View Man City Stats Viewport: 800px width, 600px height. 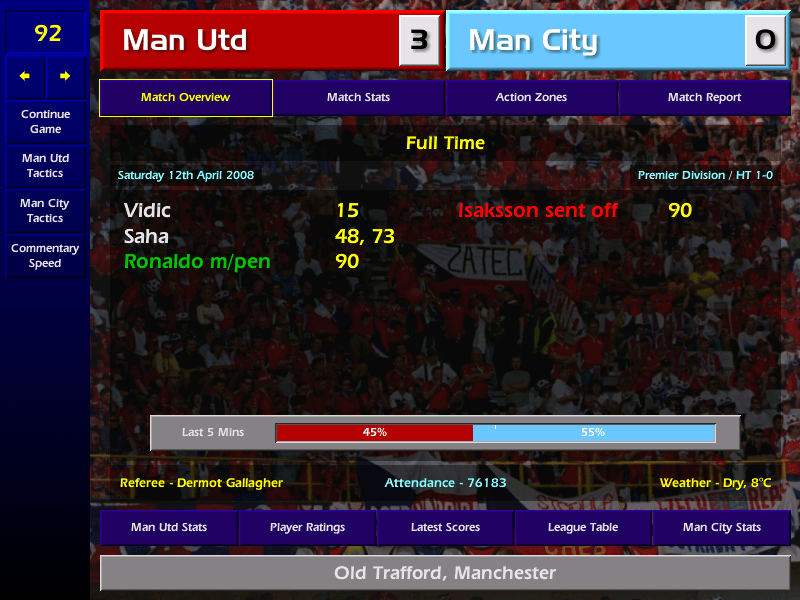[x=721, y=527]
